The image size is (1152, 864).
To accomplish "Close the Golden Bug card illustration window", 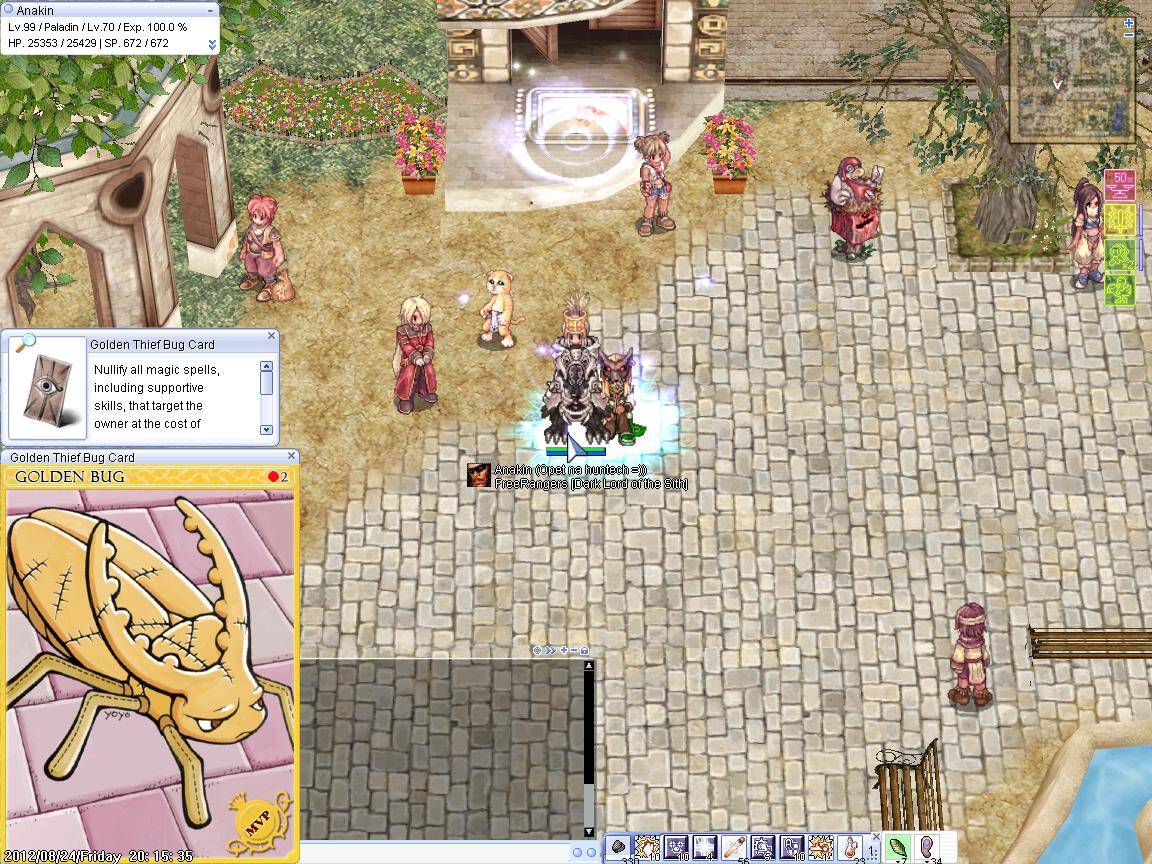I will [291, 457].
